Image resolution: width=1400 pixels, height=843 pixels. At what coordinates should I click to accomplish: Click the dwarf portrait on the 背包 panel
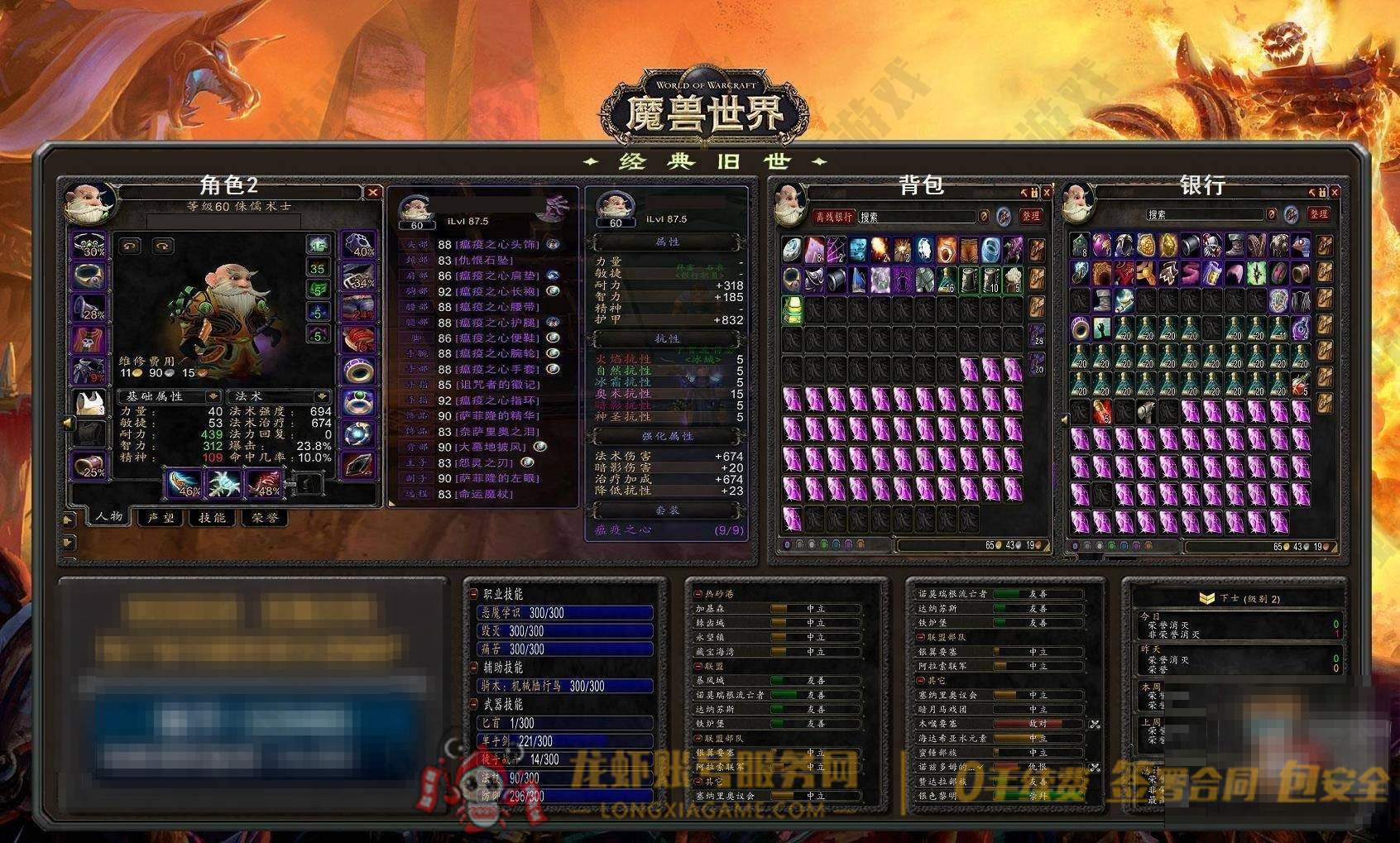coord(791,207)
